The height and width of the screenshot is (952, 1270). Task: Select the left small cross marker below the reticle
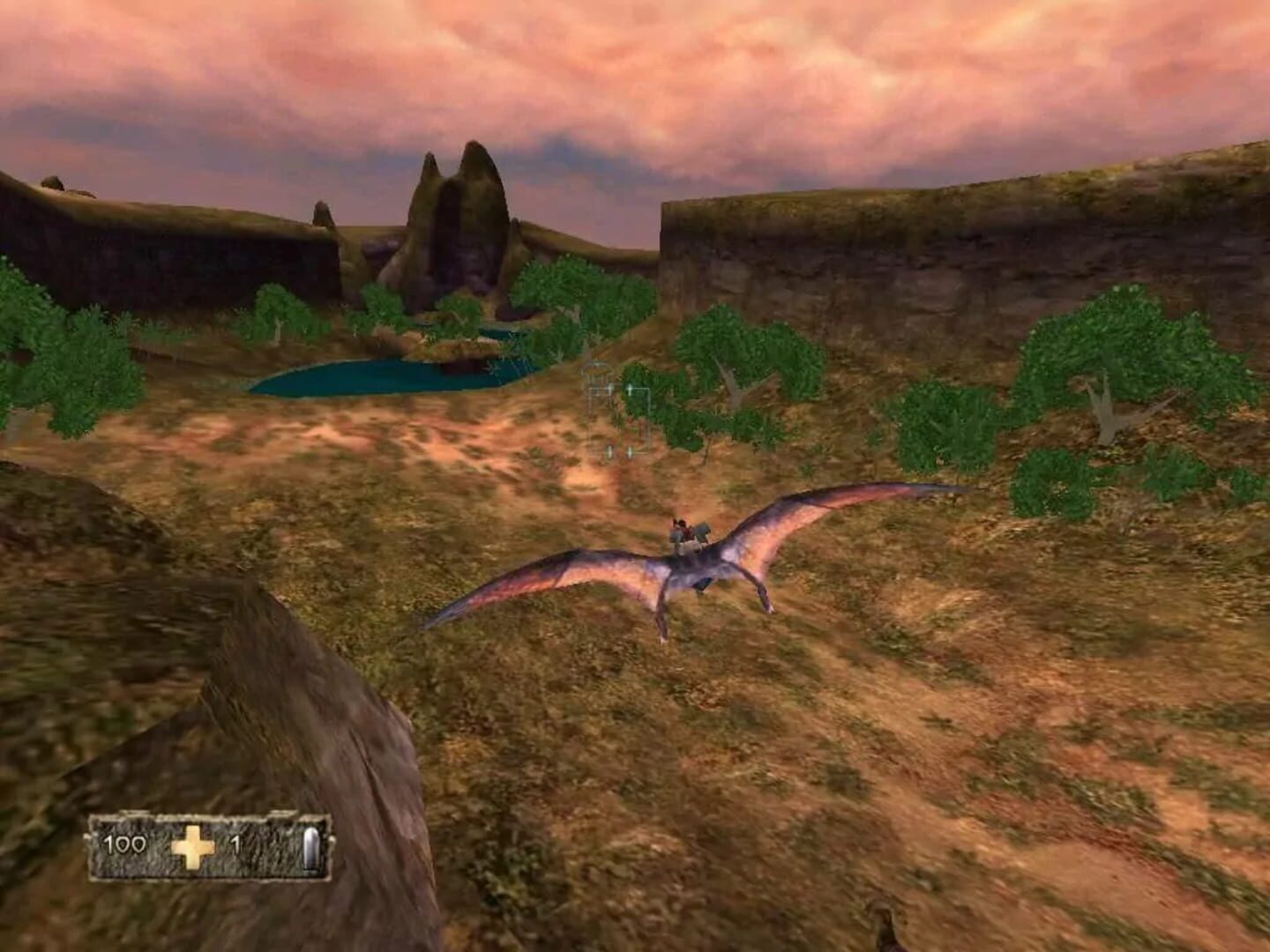(610, 452)
